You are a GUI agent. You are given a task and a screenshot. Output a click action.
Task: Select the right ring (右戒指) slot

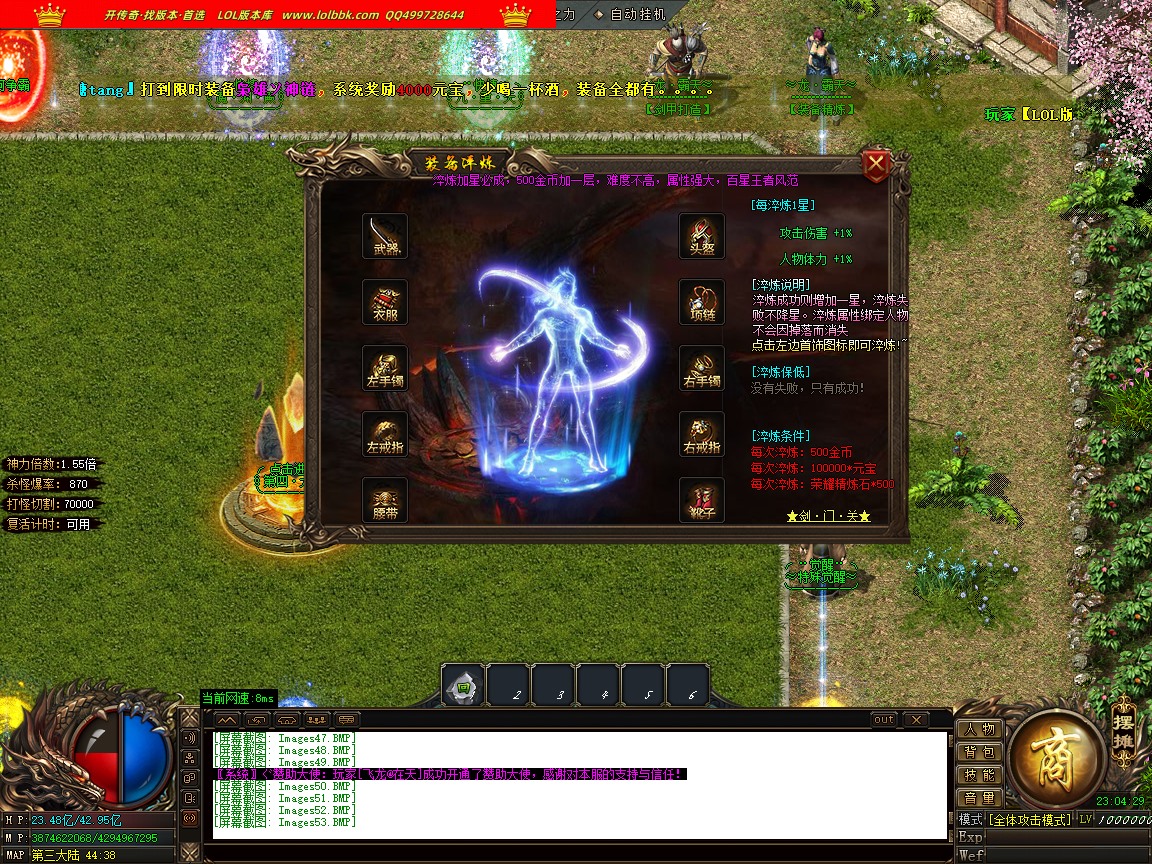tap(701, 434)
